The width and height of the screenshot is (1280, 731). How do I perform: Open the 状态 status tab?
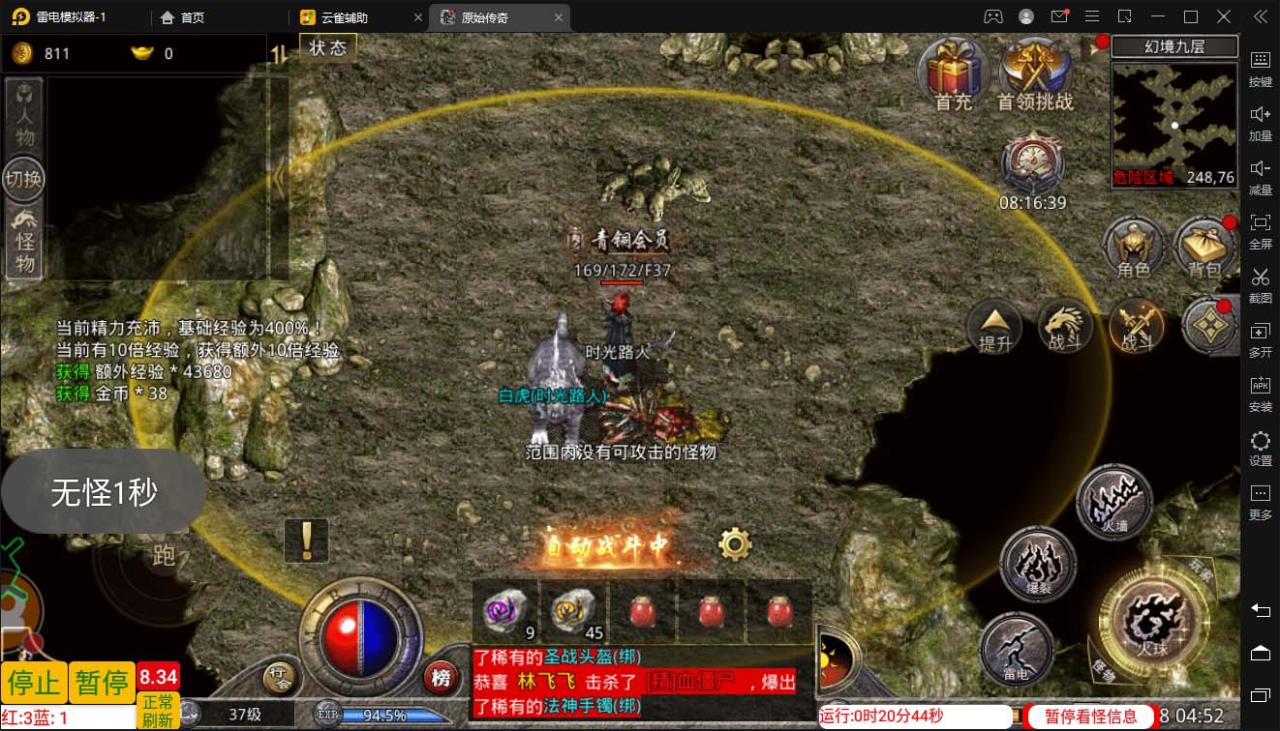point(328,47)
